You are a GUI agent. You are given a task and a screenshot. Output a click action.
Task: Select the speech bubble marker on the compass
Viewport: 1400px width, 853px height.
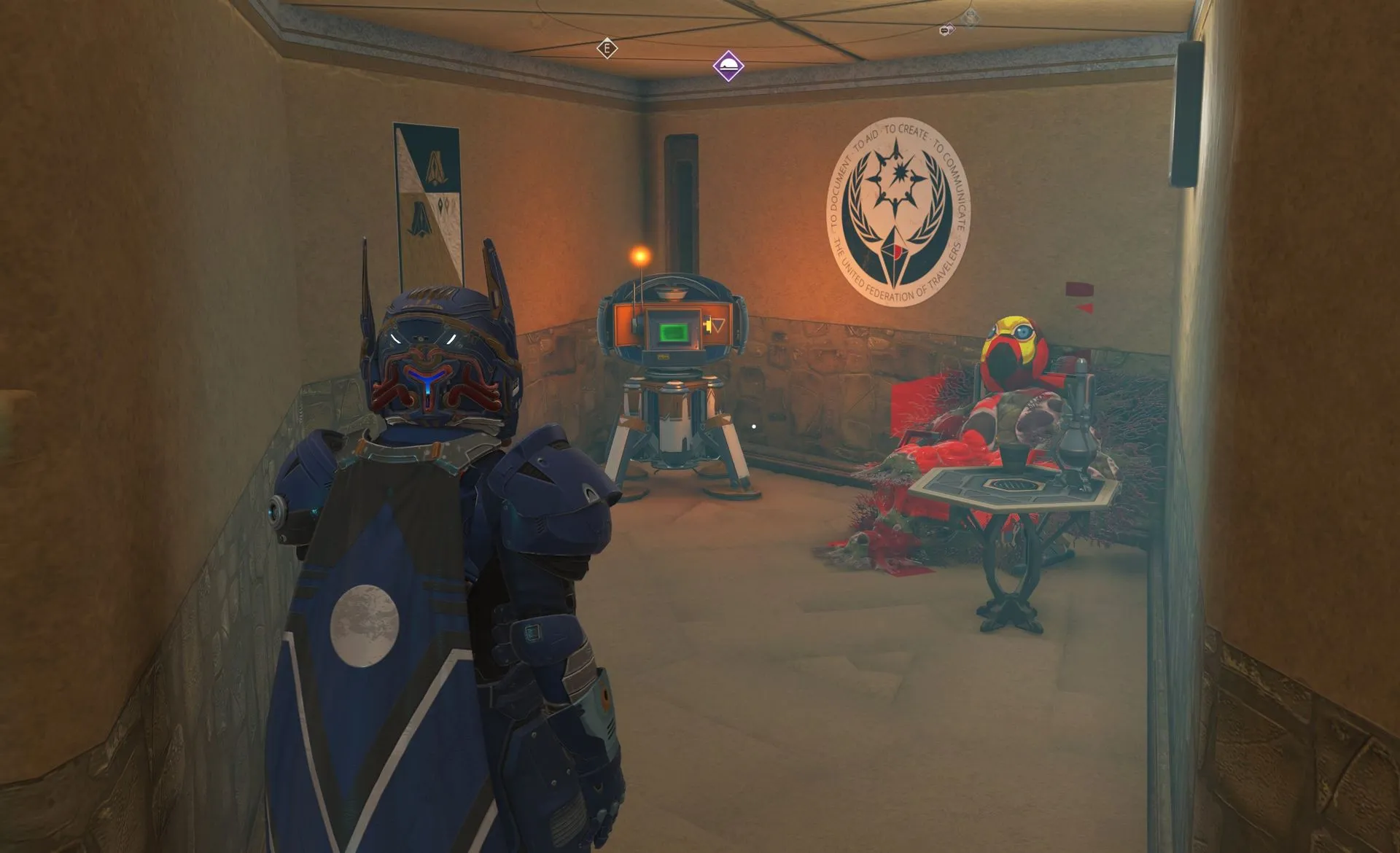coord(946,31)
